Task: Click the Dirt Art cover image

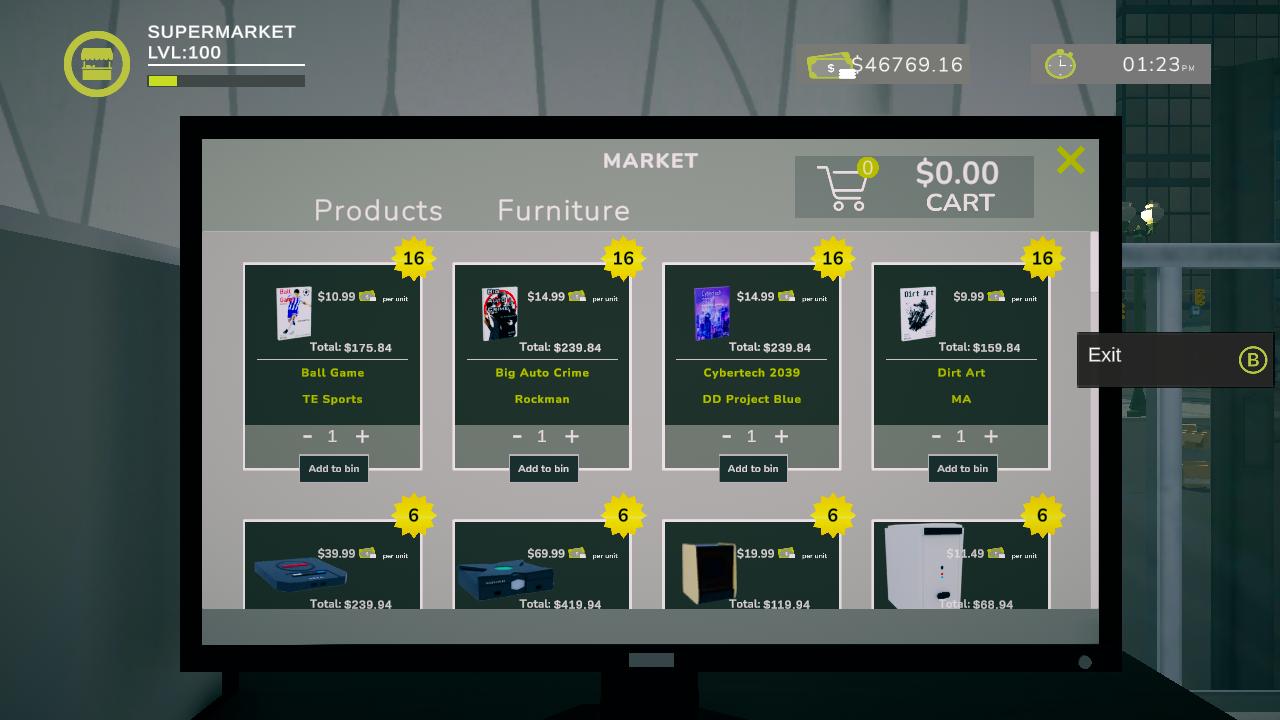Action: (918, 314)
